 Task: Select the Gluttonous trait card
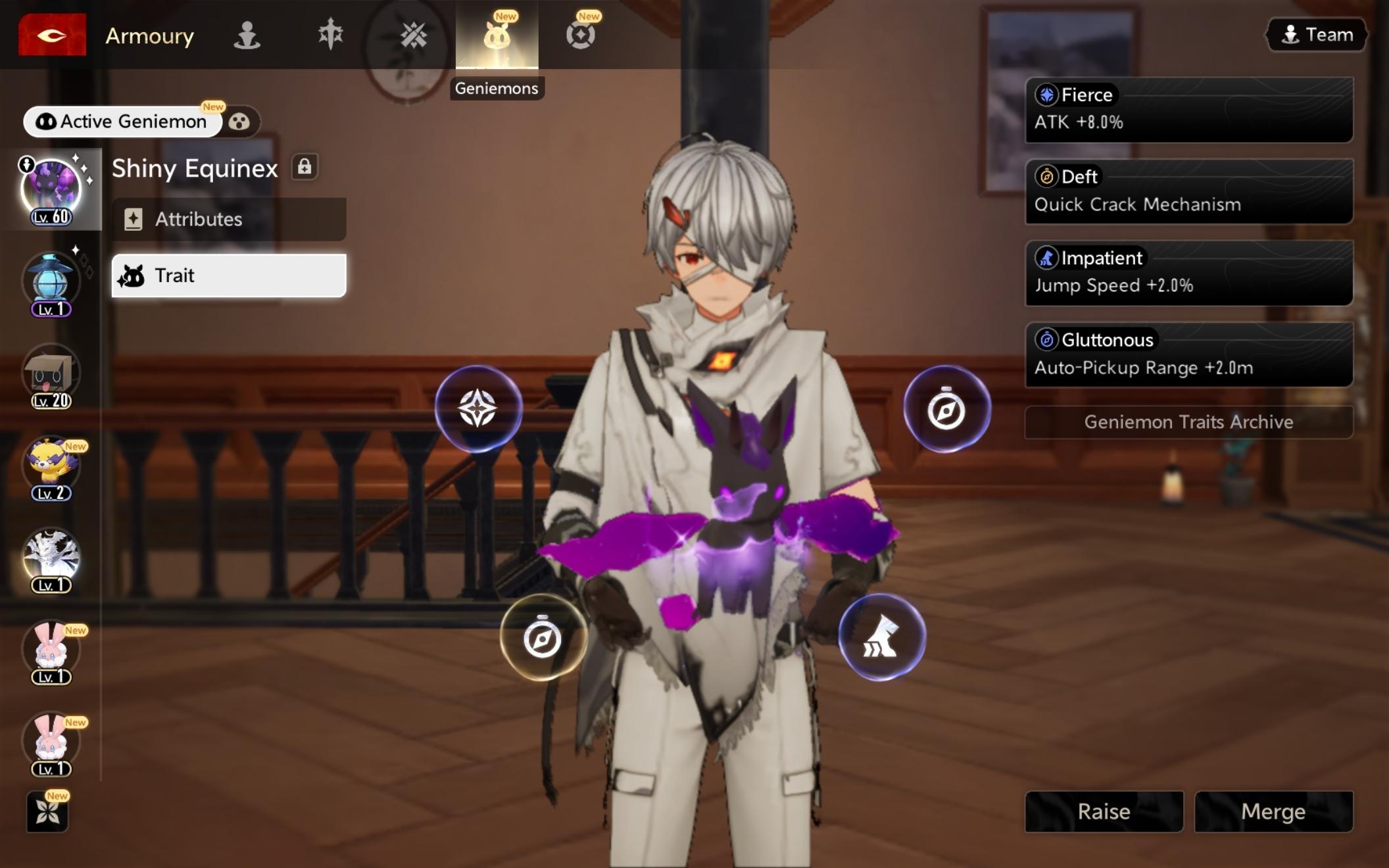pos(1188,354)
